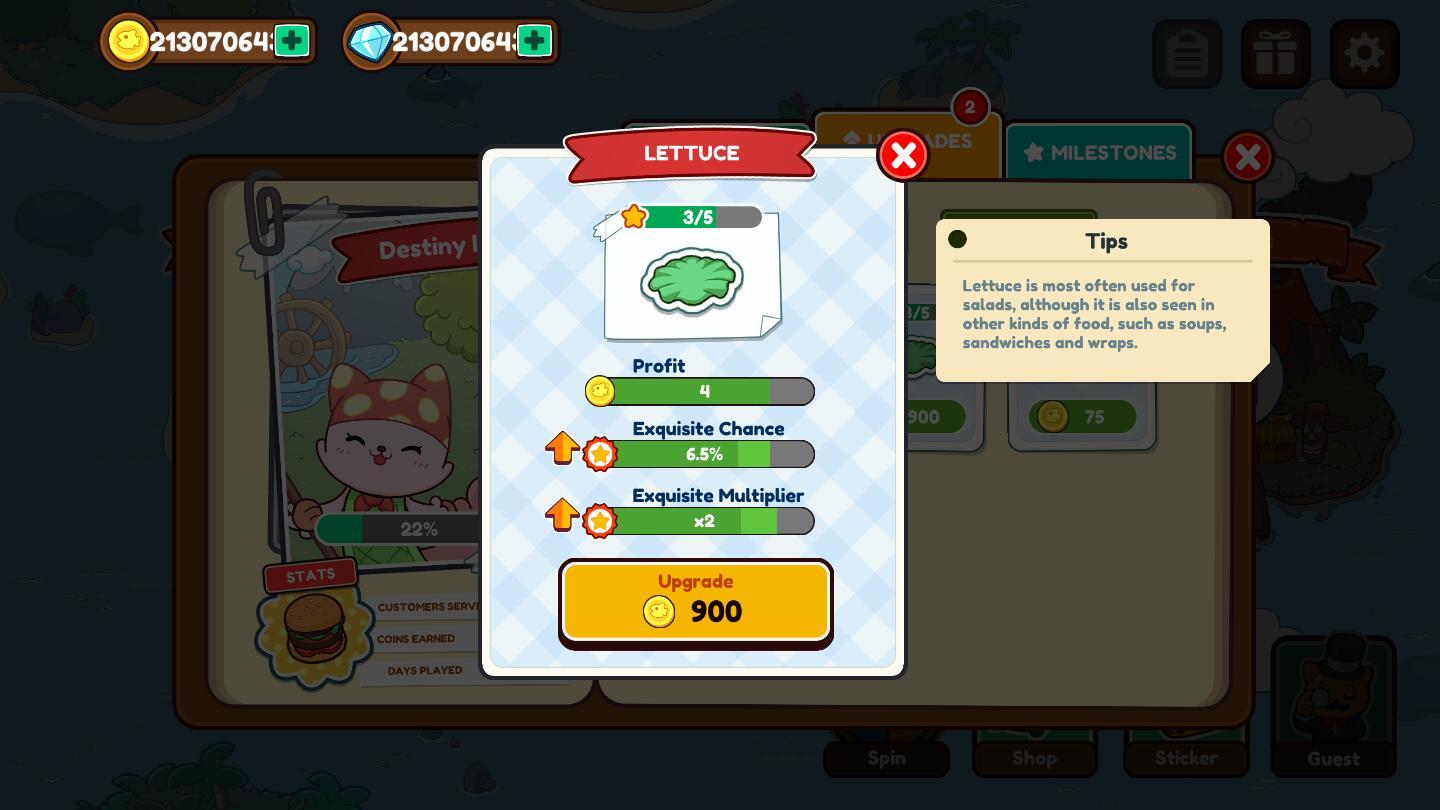Click the lettuce illustration card
Screen dimensions: 1440x810
pos(692,280)
